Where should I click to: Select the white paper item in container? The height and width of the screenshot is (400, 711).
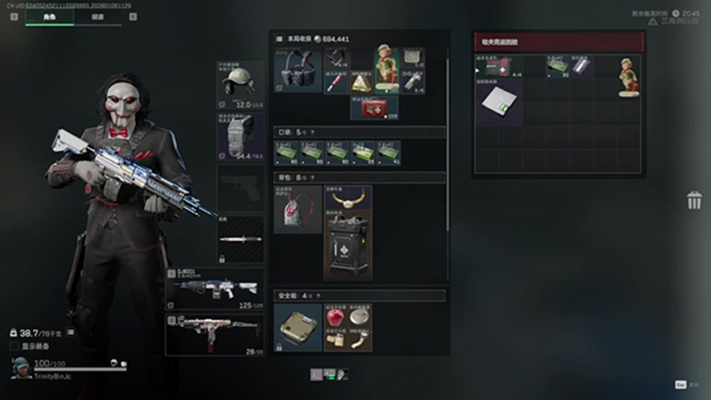(x=497, y=102)
